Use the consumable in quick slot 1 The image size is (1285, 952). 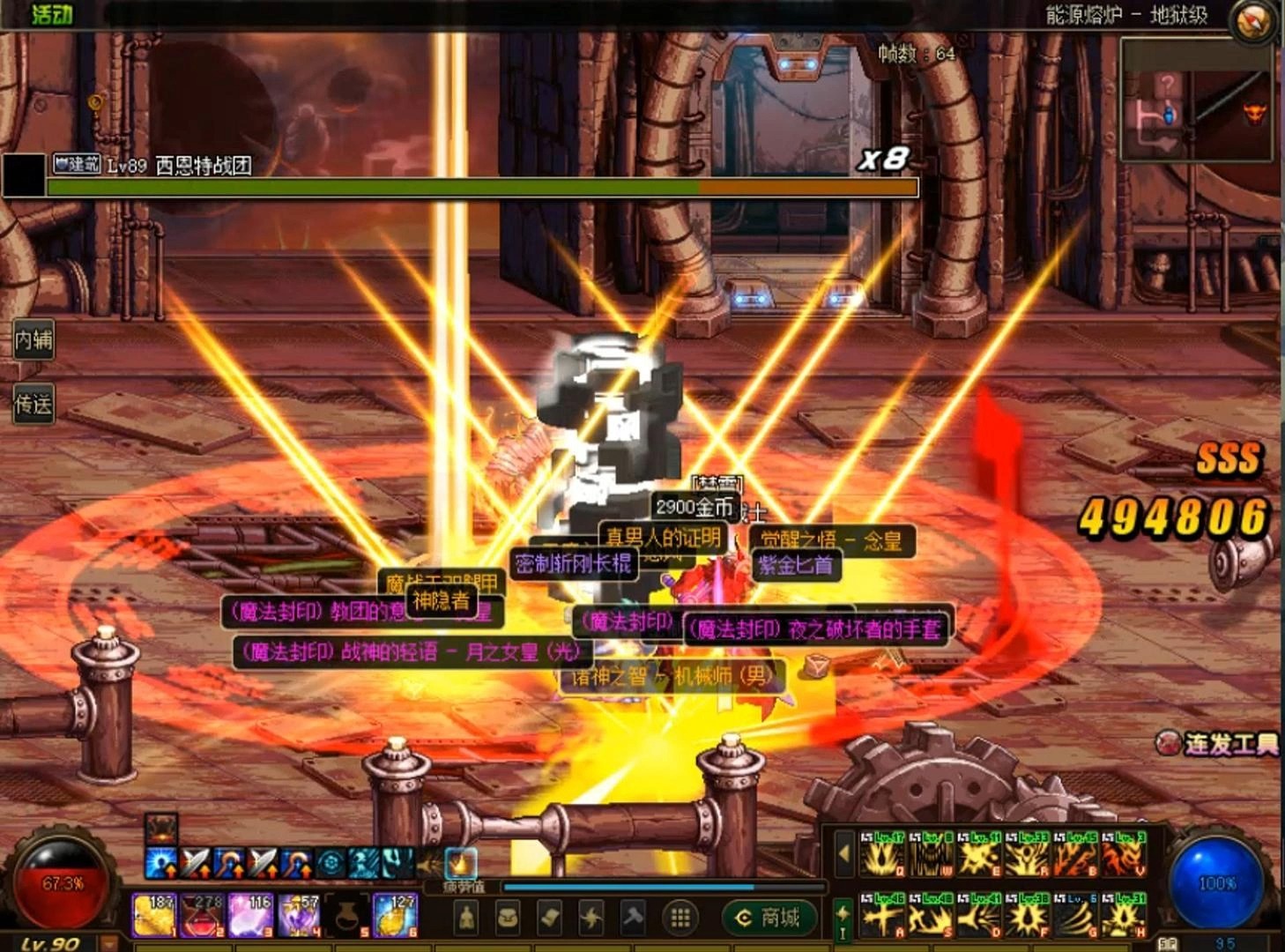click(153, 914)
